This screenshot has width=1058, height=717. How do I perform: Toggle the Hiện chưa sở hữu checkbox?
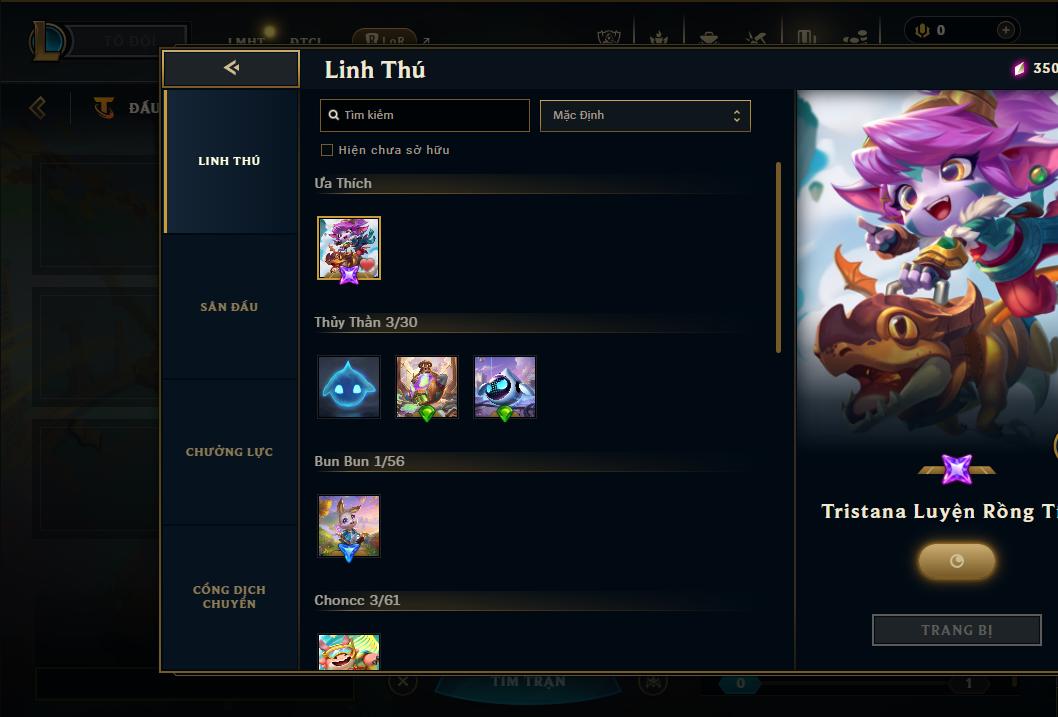coord(327,150)
